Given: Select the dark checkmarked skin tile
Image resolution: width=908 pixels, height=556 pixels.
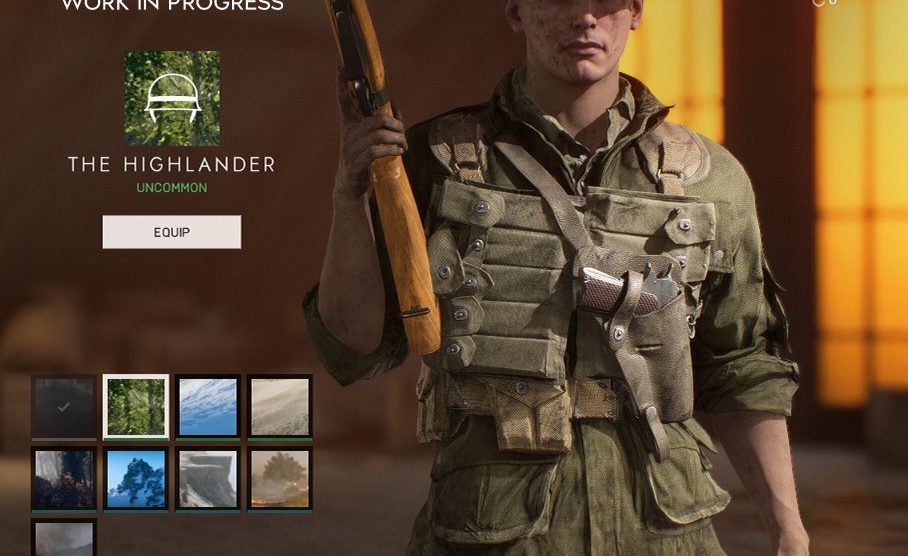Looking at the screenshot, I should [x=64, y=407].
